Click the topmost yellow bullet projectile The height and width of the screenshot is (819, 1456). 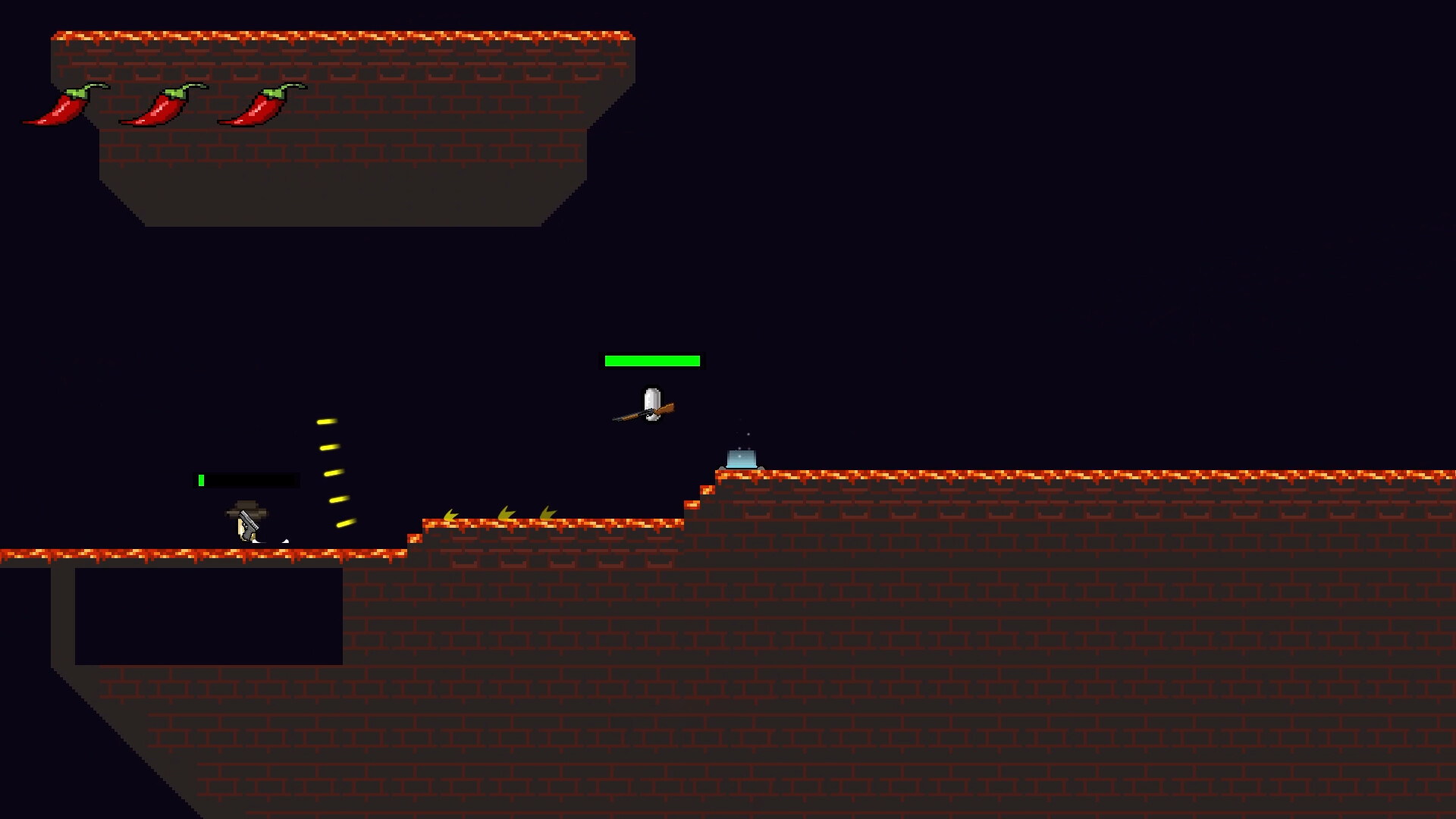pos(328,423)
